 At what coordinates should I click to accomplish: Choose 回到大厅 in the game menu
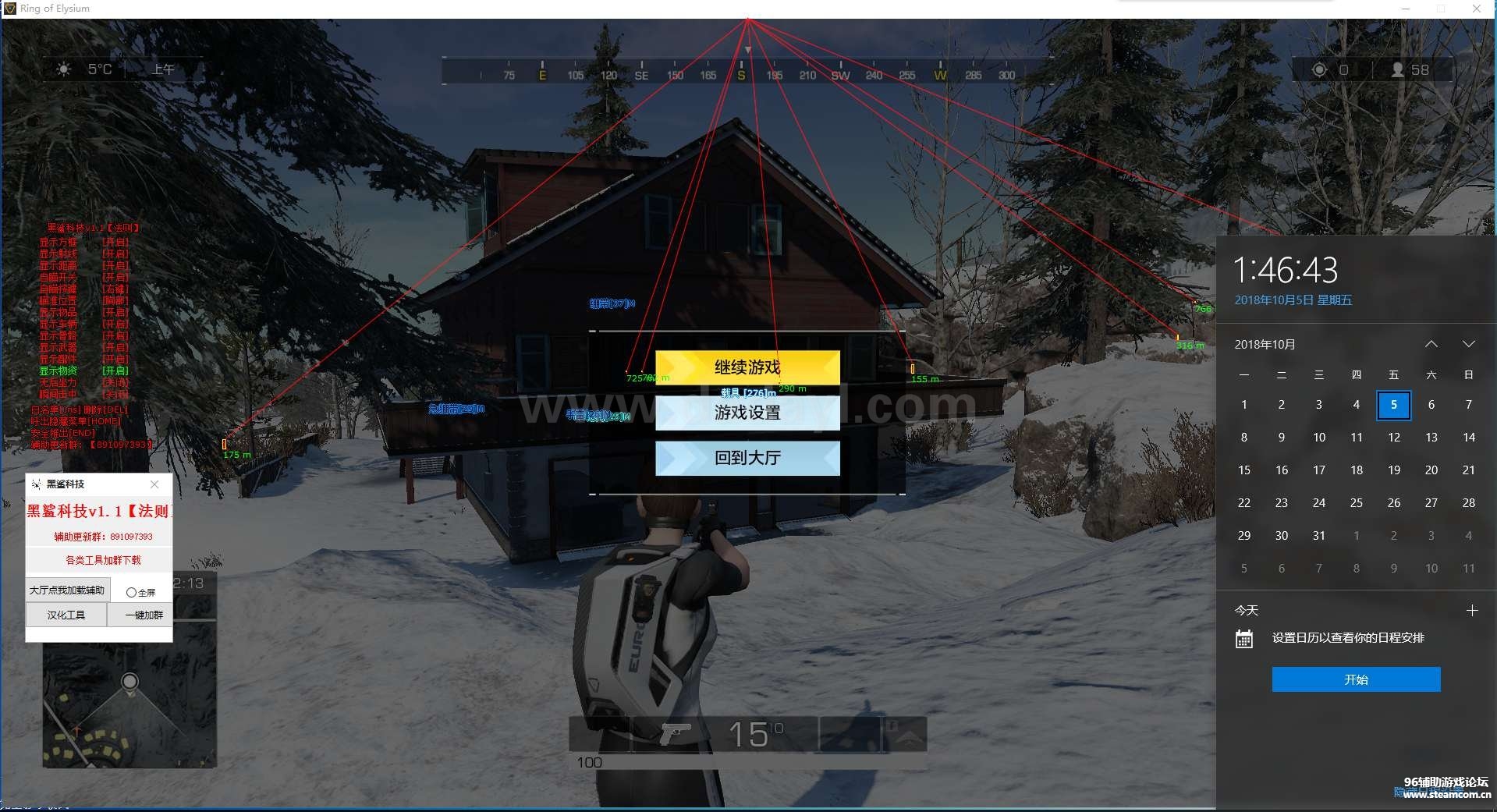click(x=747, y=459)
